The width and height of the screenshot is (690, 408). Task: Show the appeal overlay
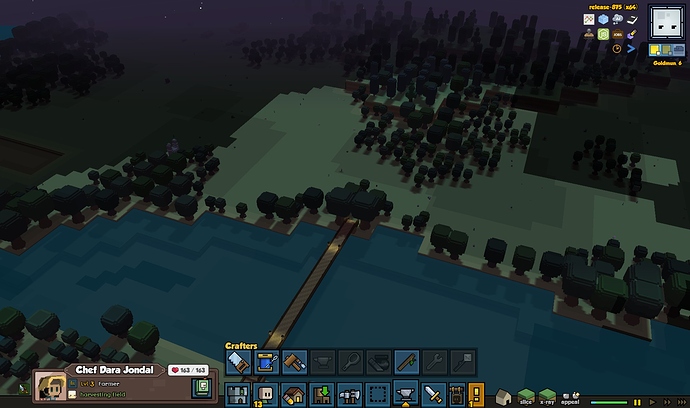[569, 393]
